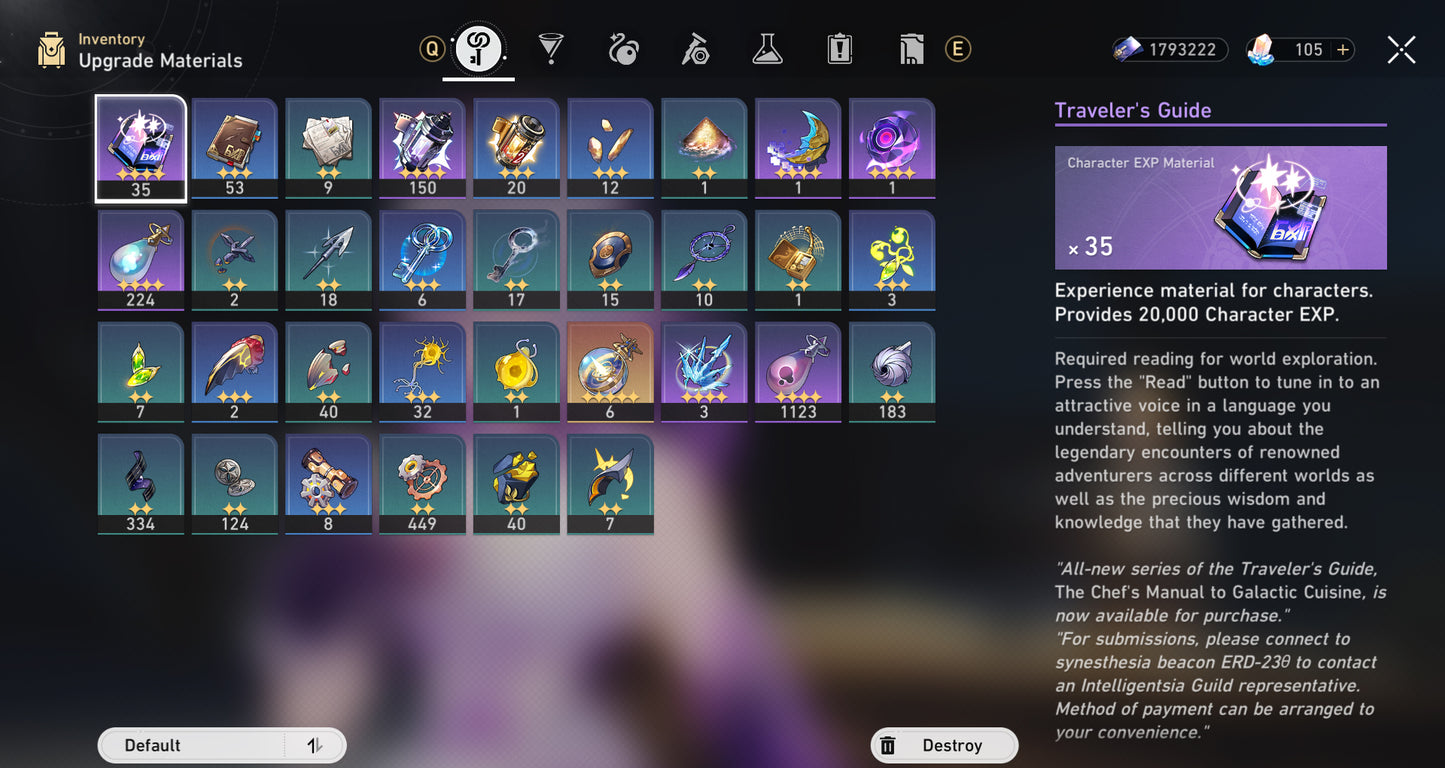This screenshot has width=1445, height=768.
Task: Open the relics tab with planet icon
Action: click(623, 49)
